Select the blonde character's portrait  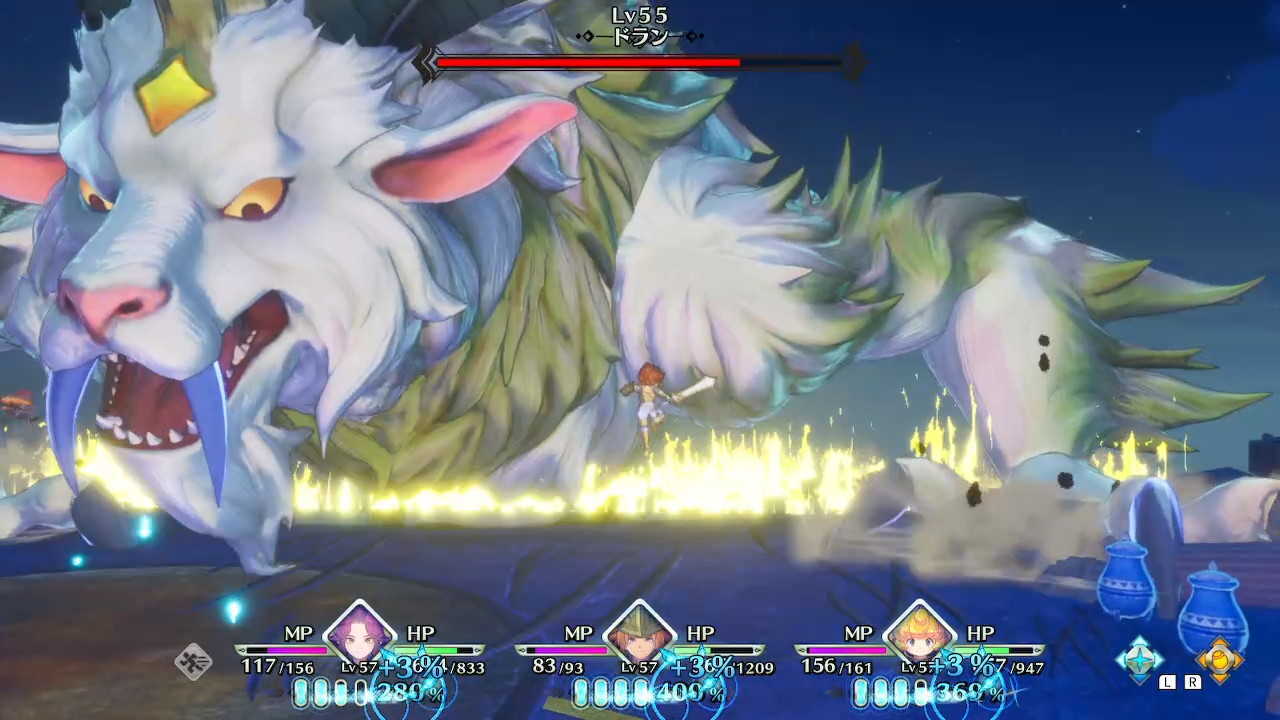[921, 637]
